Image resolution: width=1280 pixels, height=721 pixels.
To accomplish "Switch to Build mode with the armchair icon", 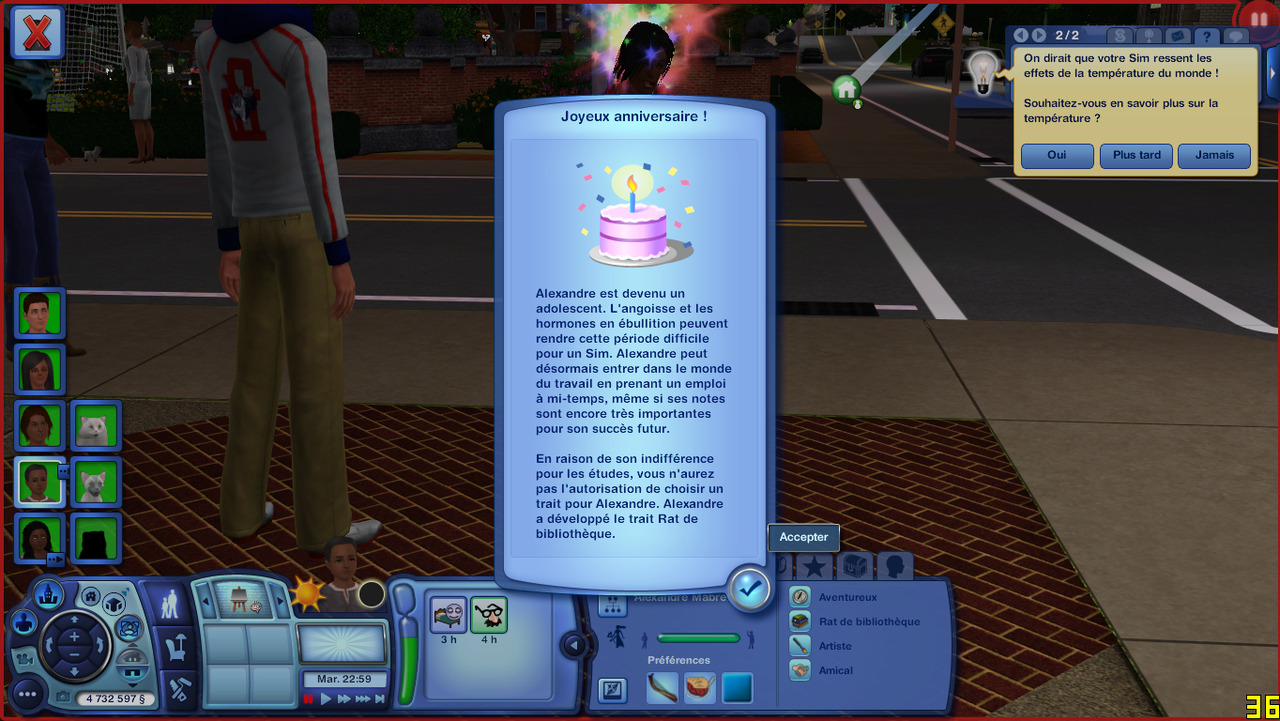I will click(179, 647).
